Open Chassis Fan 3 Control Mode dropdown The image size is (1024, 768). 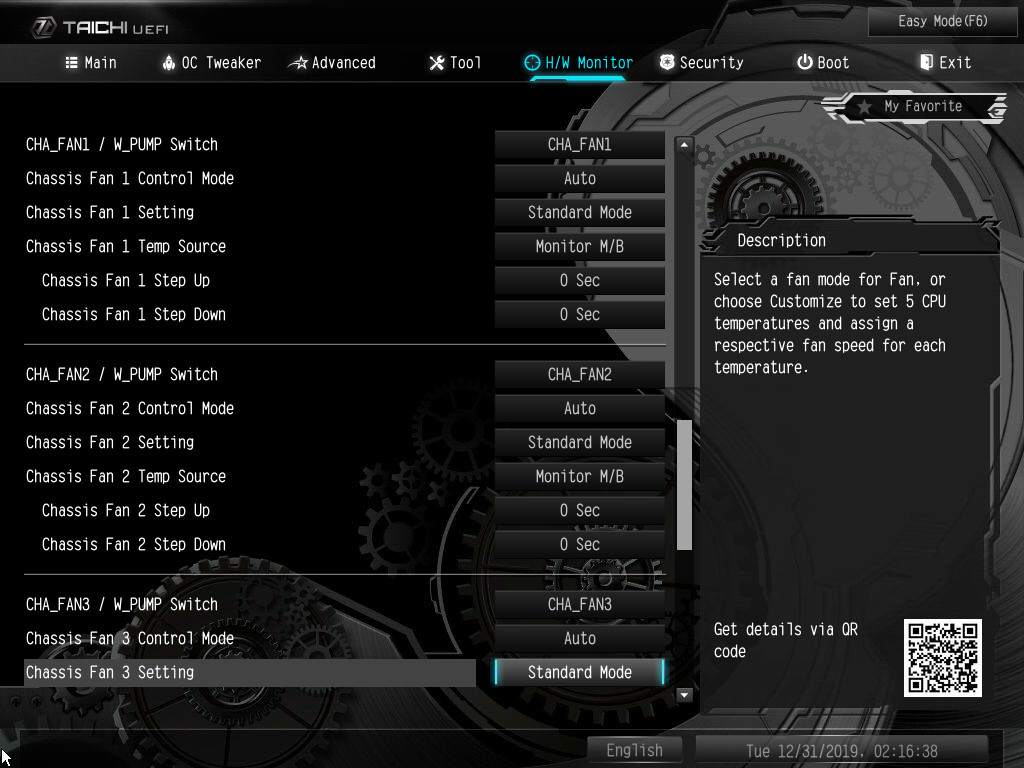[x=580, y=638]
